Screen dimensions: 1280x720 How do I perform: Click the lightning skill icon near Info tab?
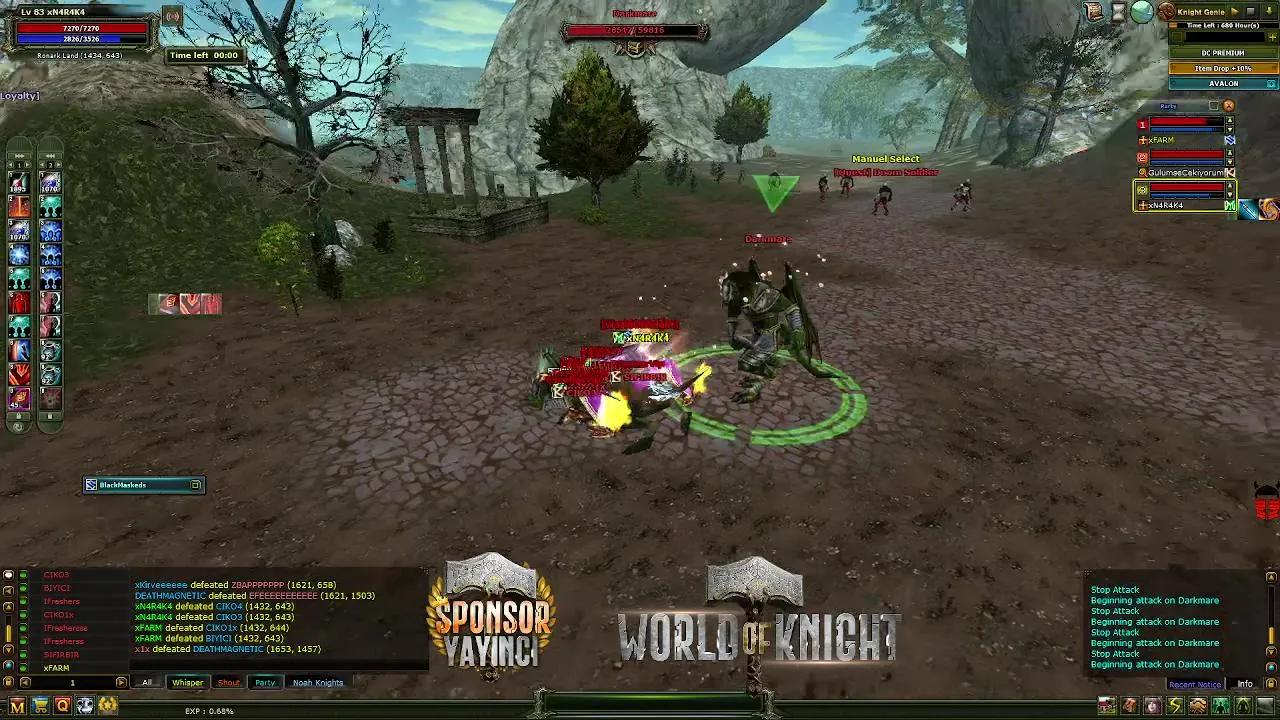[x=1175, y=707]
